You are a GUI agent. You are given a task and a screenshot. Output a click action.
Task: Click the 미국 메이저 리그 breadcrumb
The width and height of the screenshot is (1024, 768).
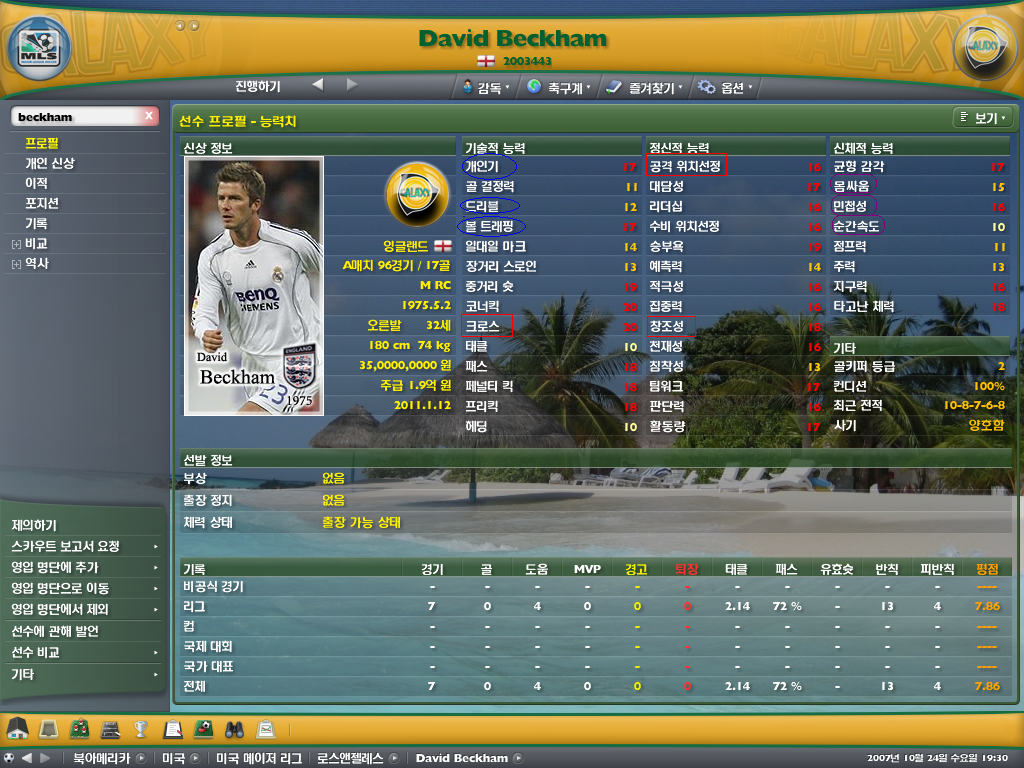tap(256, 758)
